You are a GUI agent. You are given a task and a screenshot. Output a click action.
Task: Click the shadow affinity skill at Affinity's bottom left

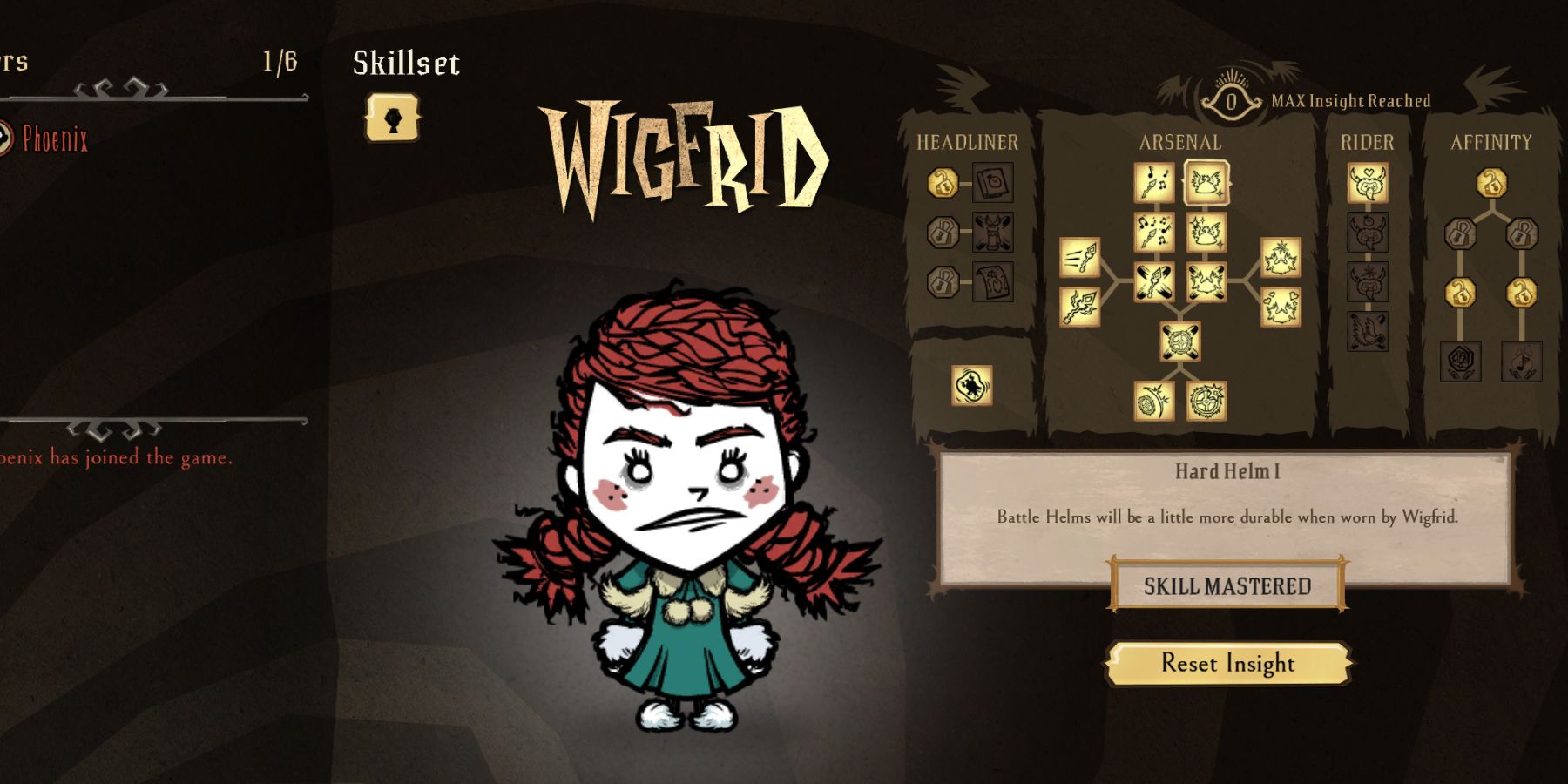[1460, 361]
